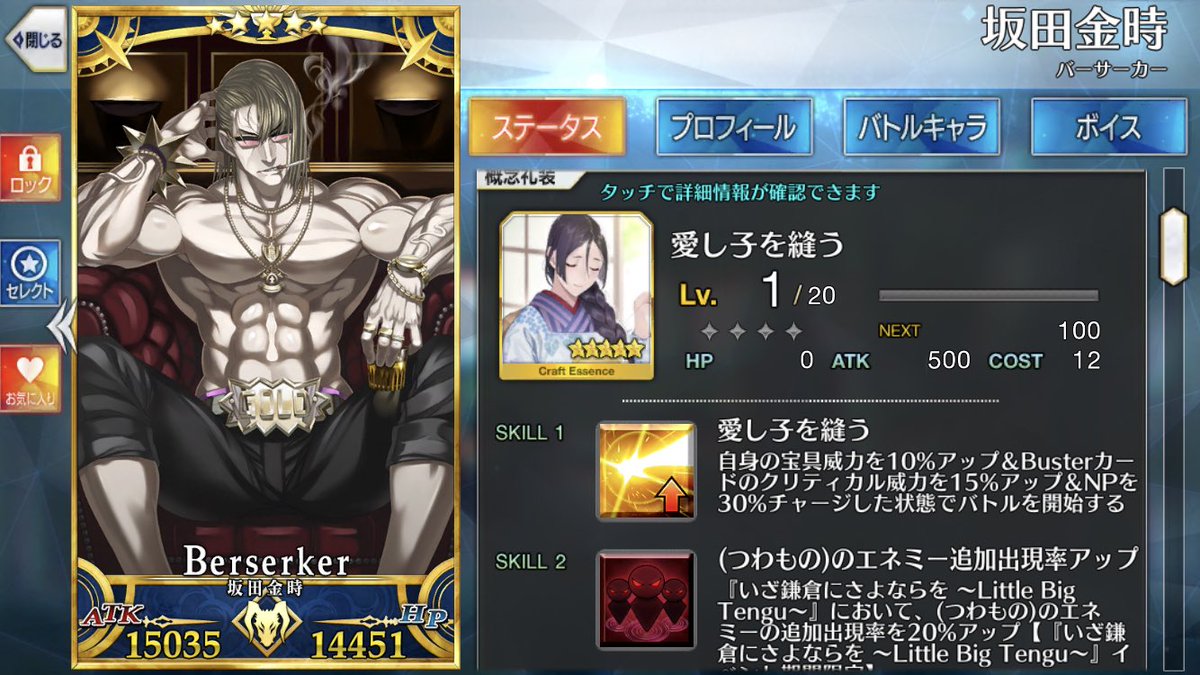This screenshot has width=1200, height=675.
Task: Select the Skill 2 red enemy icon
Action: [x=645, y=596]
